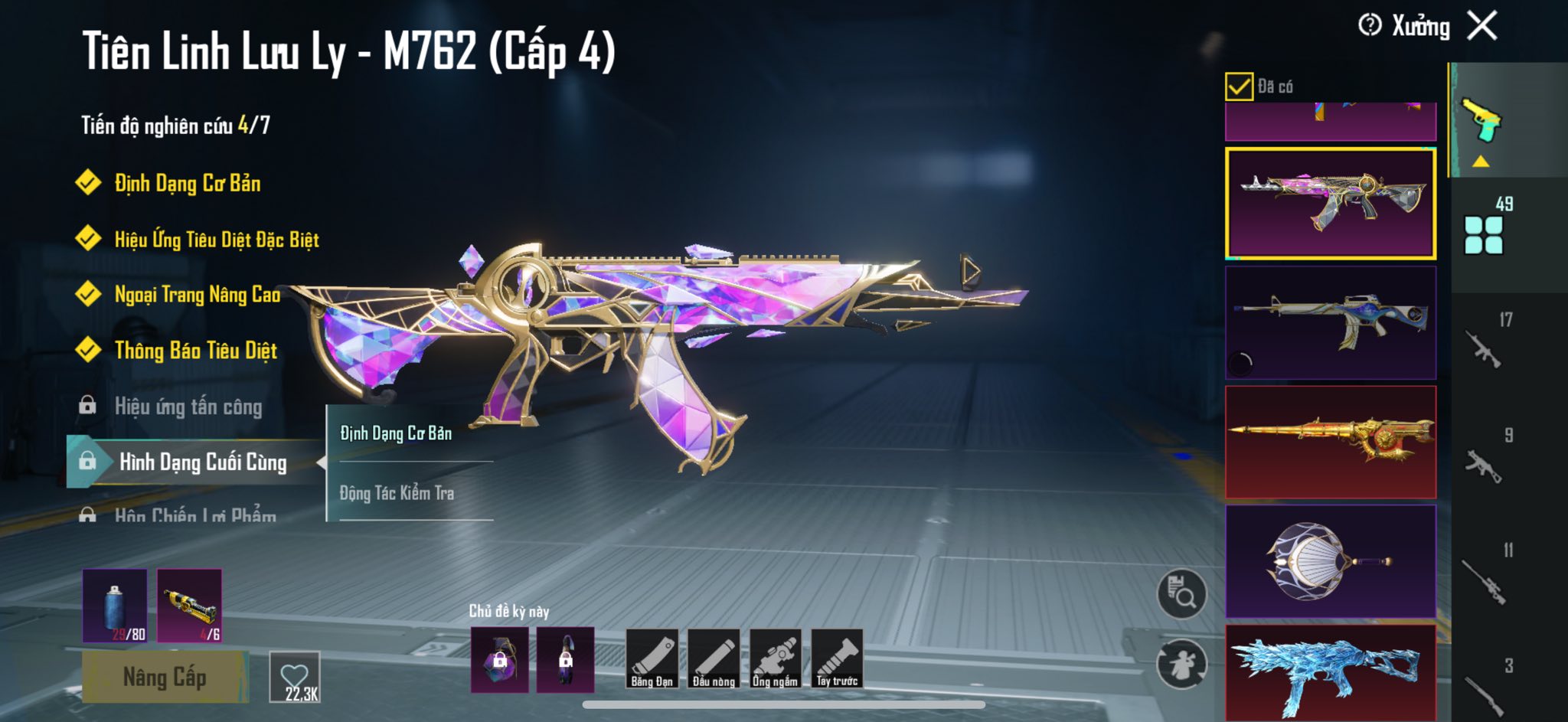
Task: Open the Xưởng help question mark
Action: (x=1370, y=25)
